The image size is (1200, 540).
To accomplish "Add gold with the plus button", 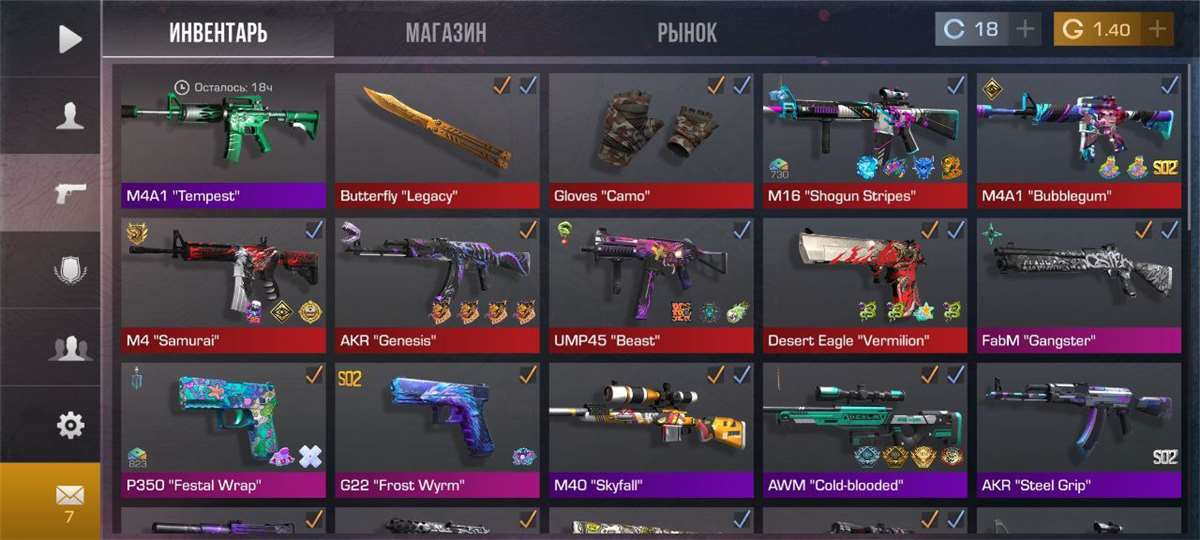I will click(x=1157, y=29).
